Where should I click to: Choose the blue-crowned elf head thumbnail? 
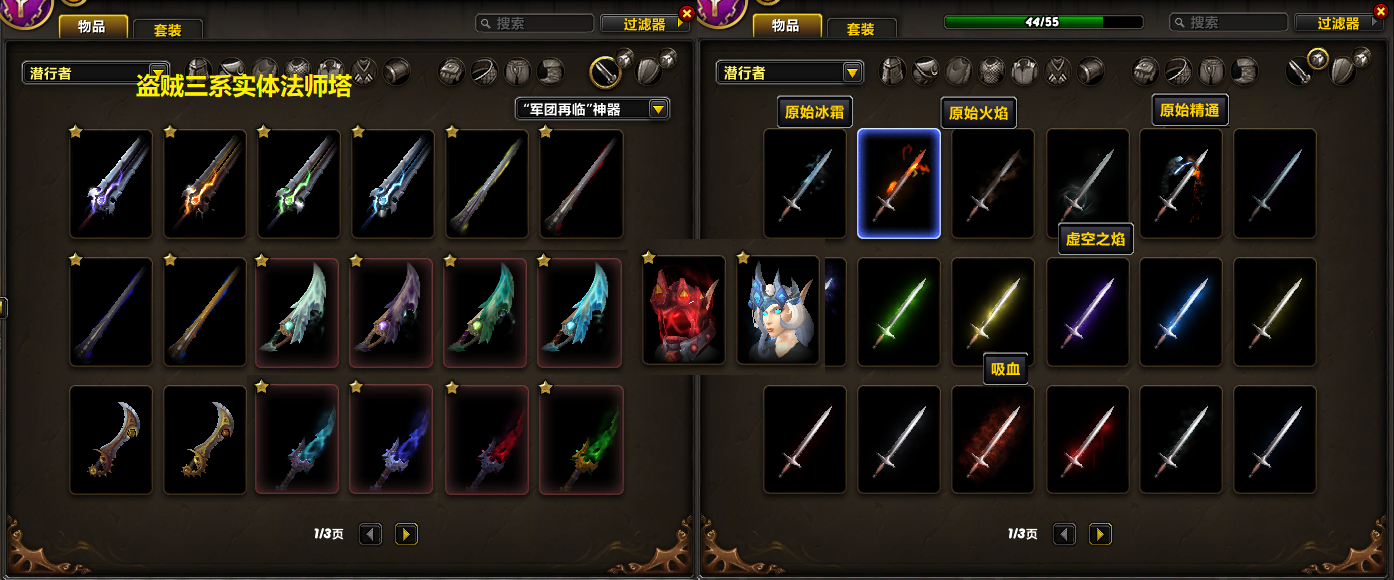click(x=778, y=310)
